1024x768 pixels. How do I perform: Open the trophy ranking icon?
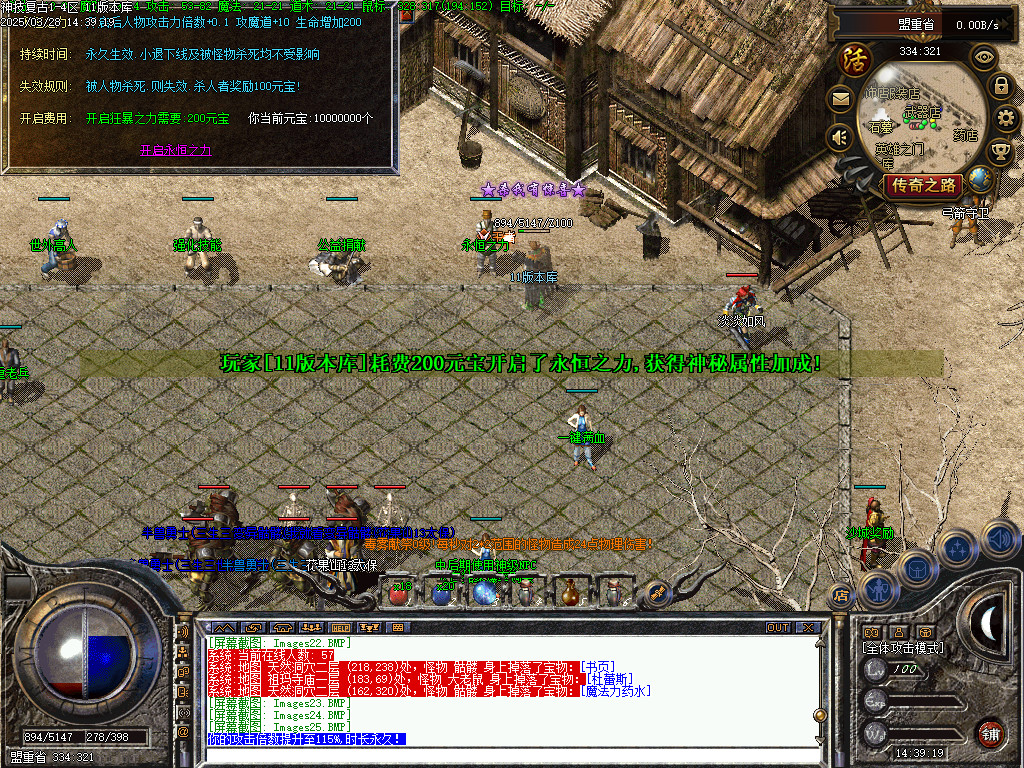pos(1000,151)
